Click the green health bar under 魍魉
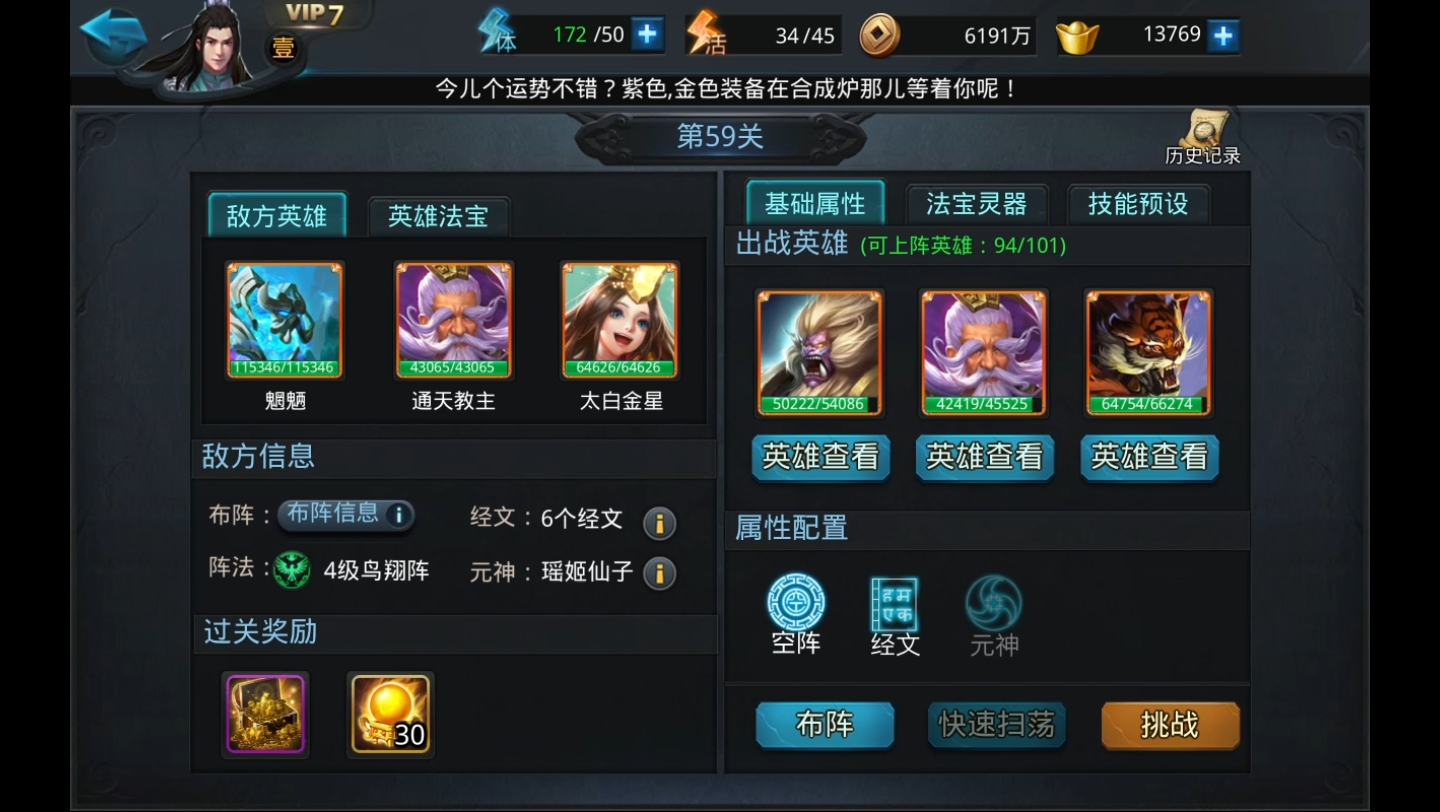This screenshot has width=1440, height=812. (285, 368)
